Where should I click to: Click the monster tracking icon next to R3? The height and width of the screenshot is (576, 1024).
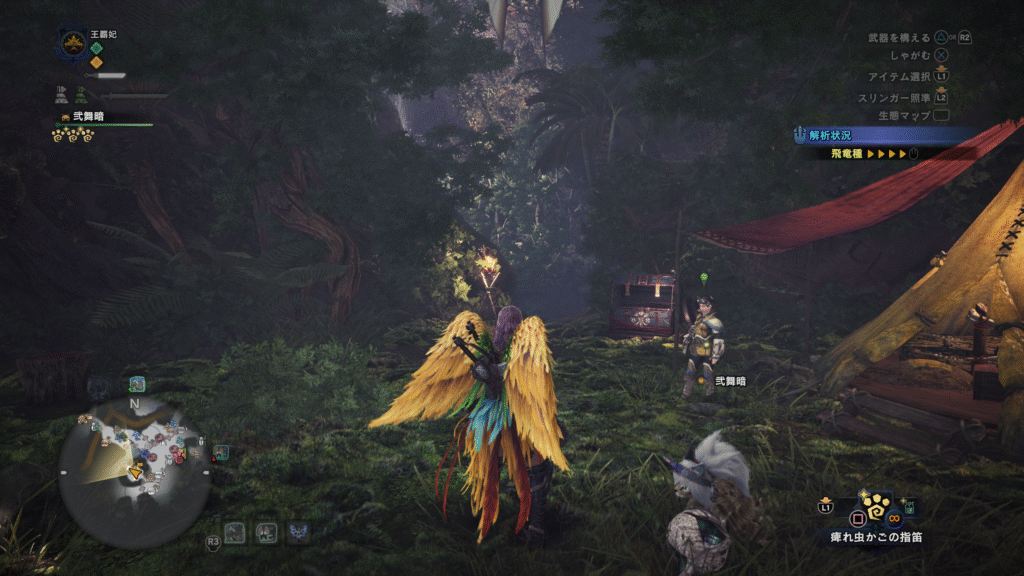235,532
